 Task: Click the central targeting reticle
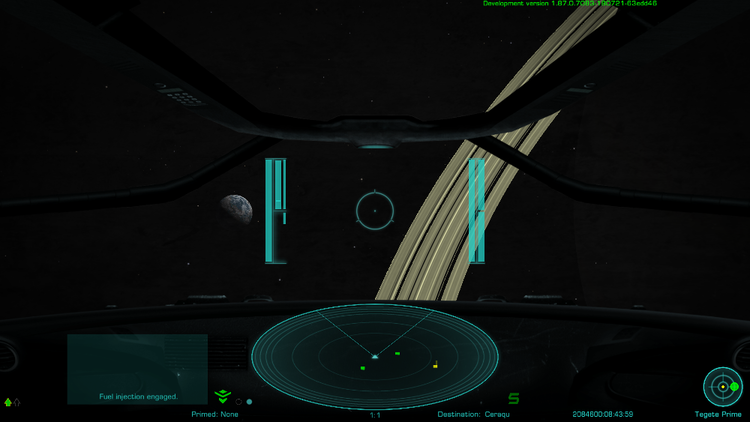pos(375,211)
